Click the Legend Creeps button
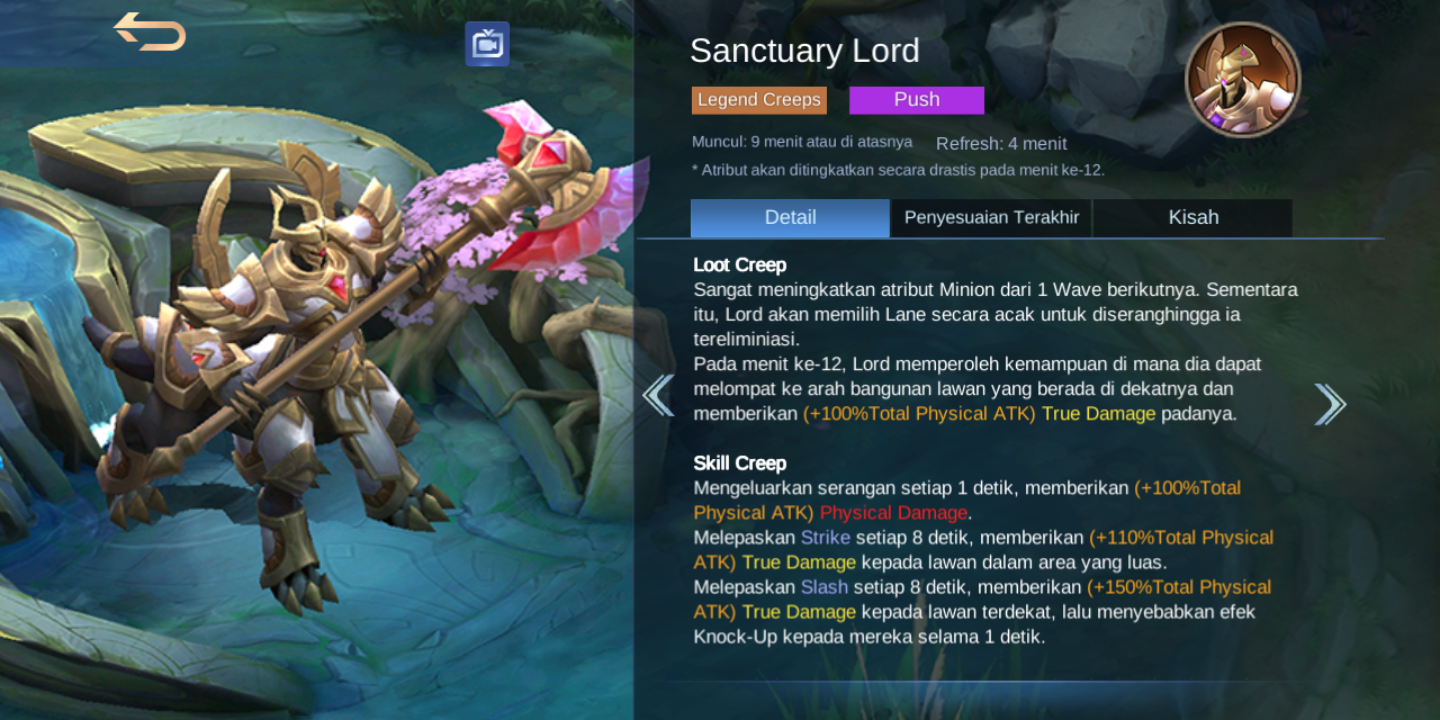This screenshot has width=1440, height=720. coord(758,99)
